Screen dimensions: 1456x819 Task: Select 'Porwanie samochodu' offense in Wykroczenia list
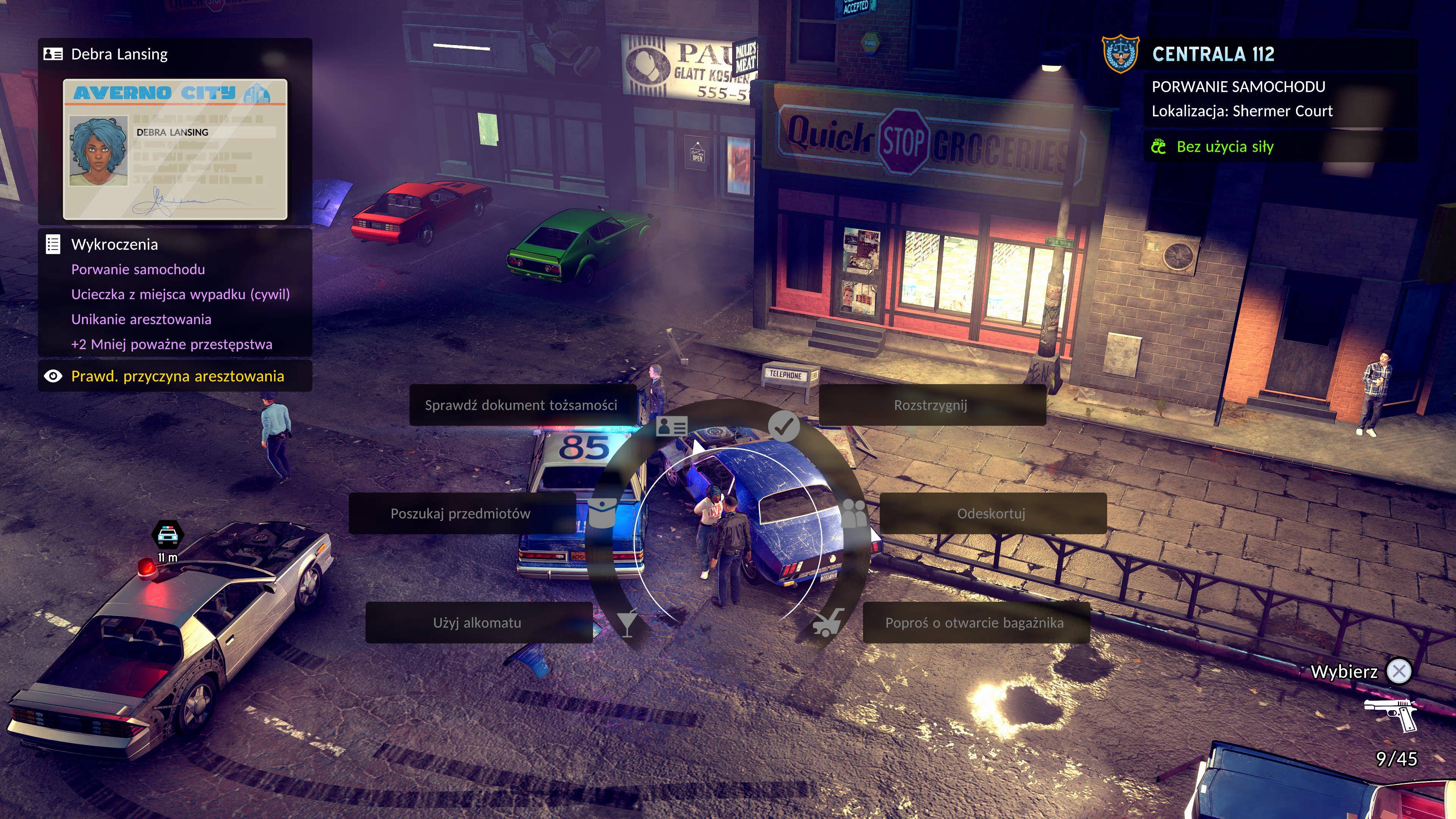[x=138, y=270]
